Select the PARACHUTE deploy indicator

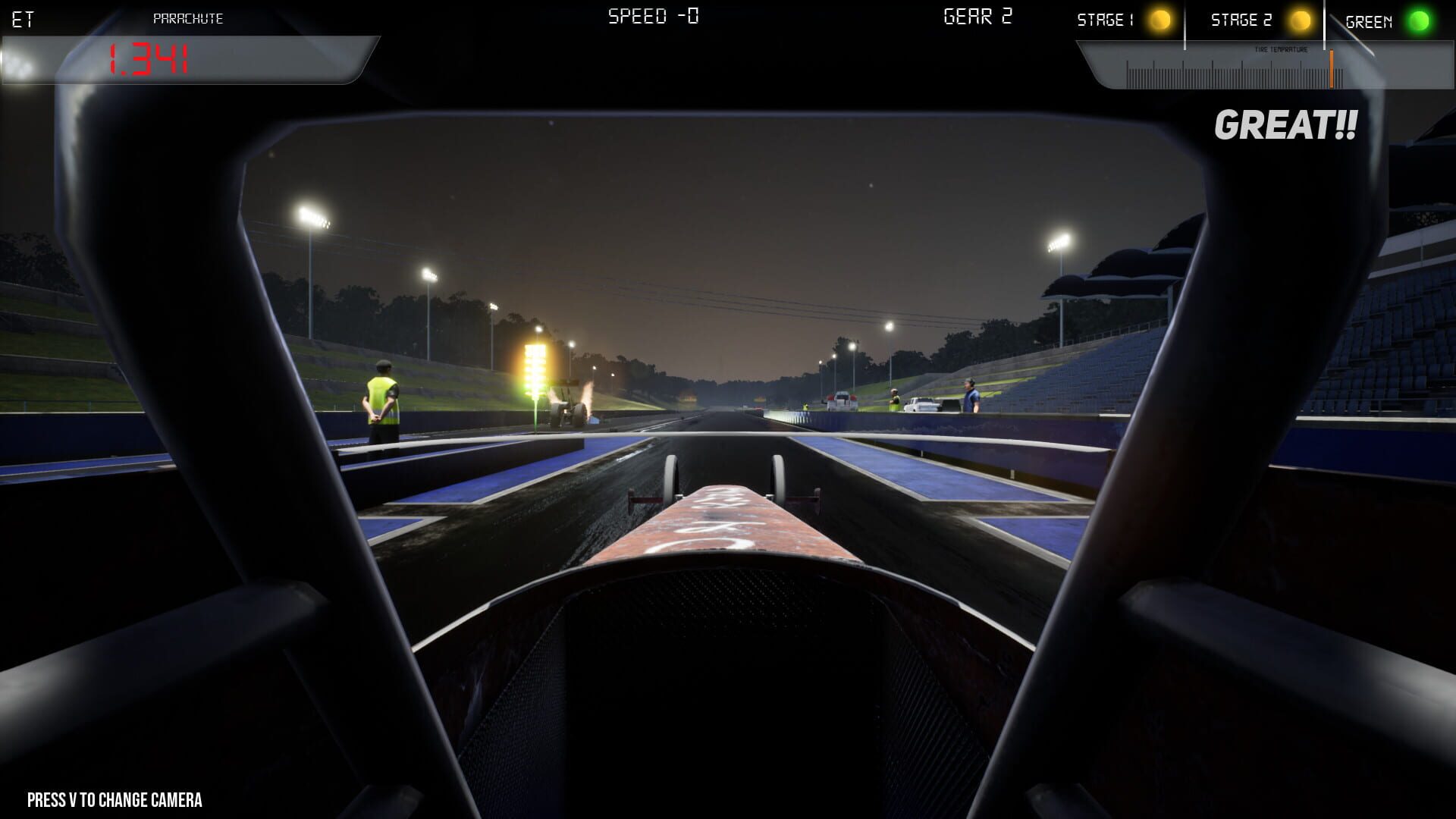[x=188, y=18]
